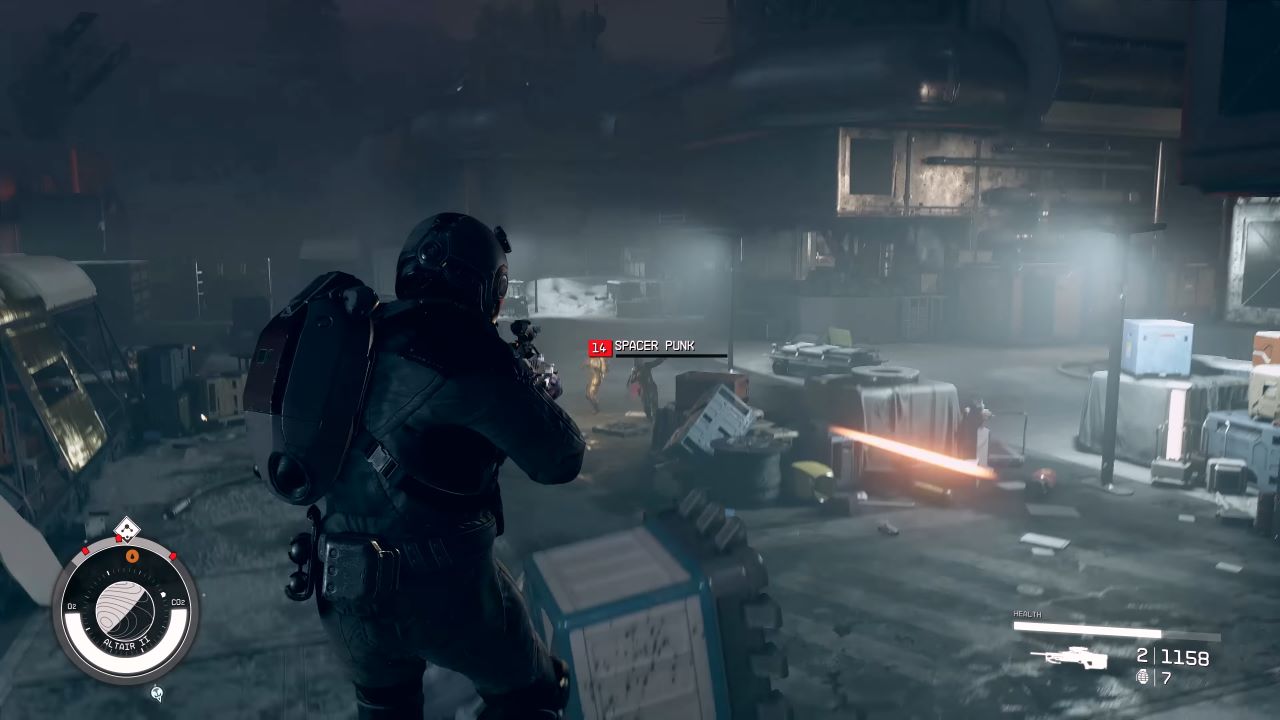Click the quest marker diamond above the compass
The image size is (1280, 720).
click(x=127, y=529)
